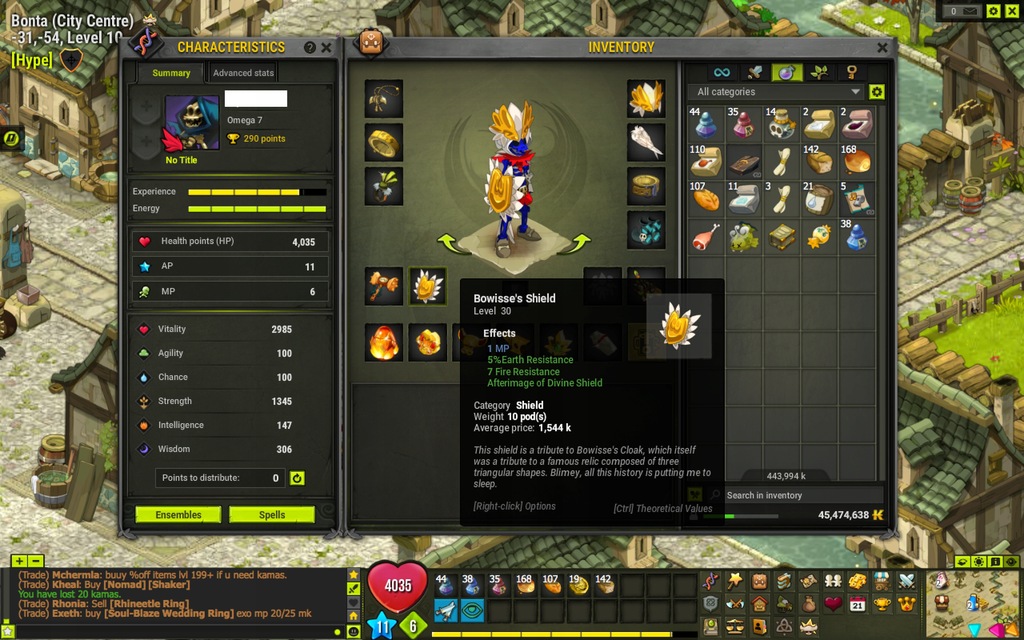Image resolution: width=1024 pixels, height=640 pixels.
Task: Select the equipped gold ring slot
Action: (384, 142)
